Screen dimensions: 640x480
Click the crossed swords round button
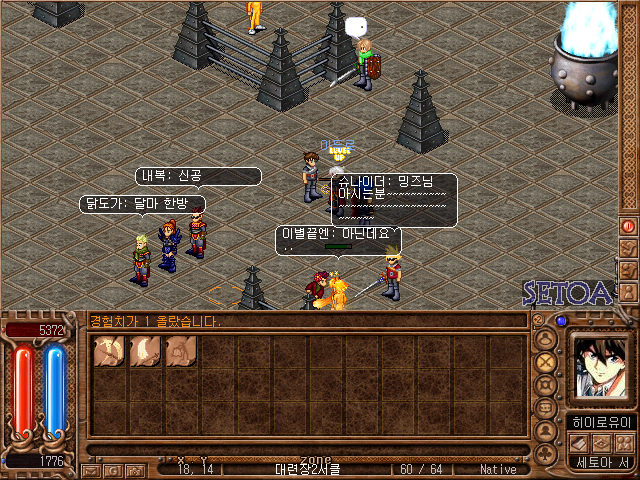(546, 361)
